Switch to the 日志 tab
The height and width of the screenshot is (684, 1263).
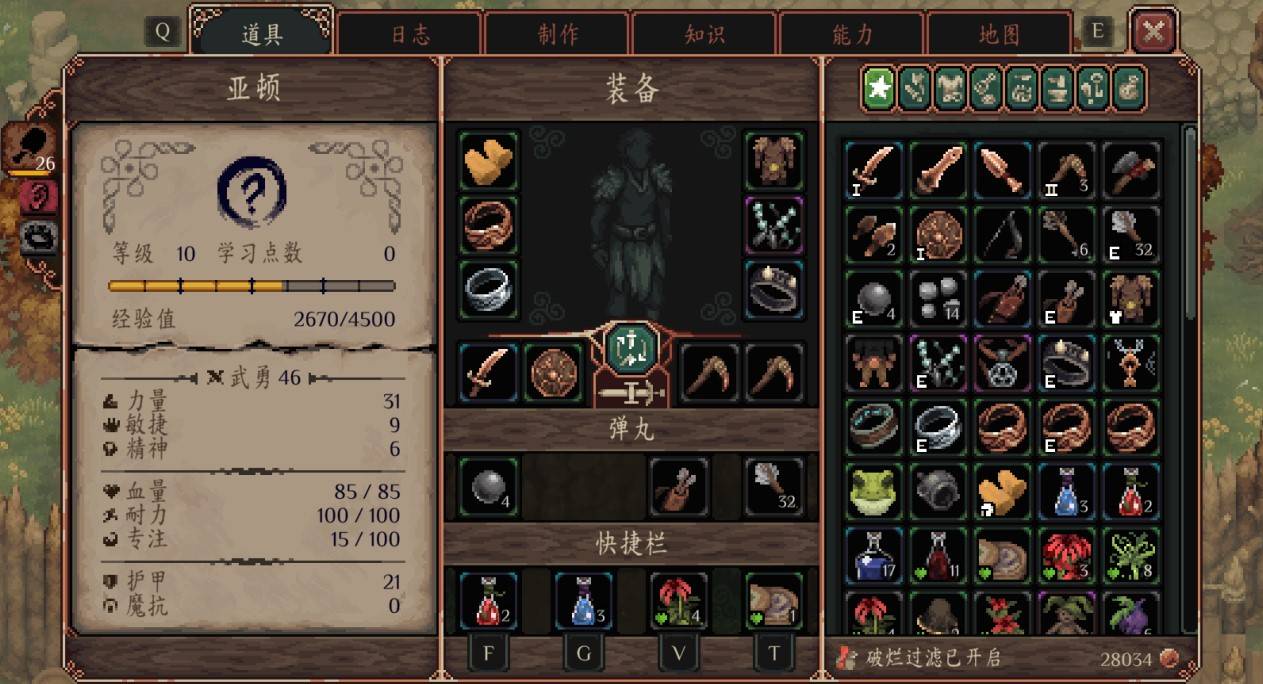(410, 34)
